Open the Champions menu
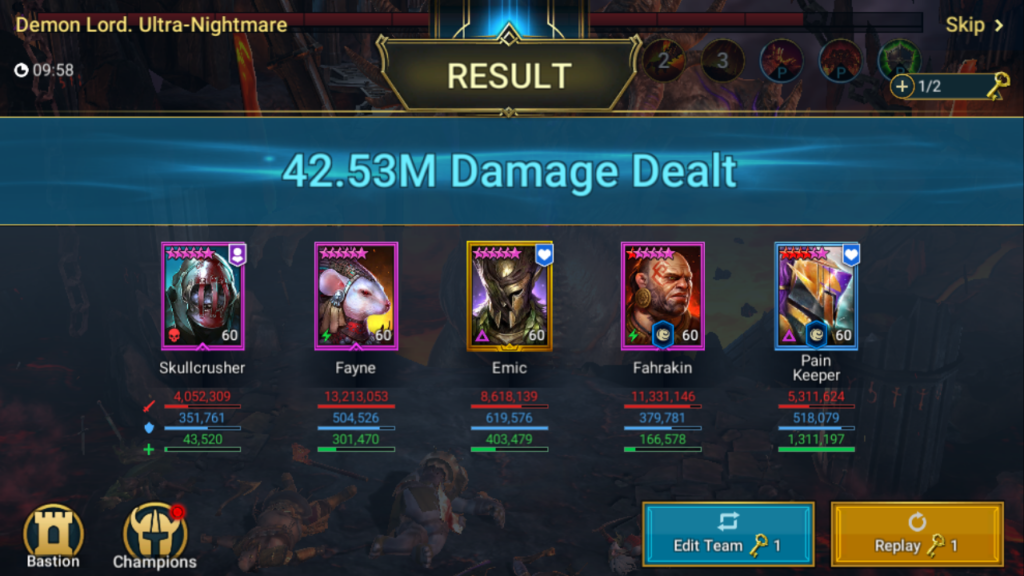This screenshot has width=1024, height=576. [x=155, y=535]
